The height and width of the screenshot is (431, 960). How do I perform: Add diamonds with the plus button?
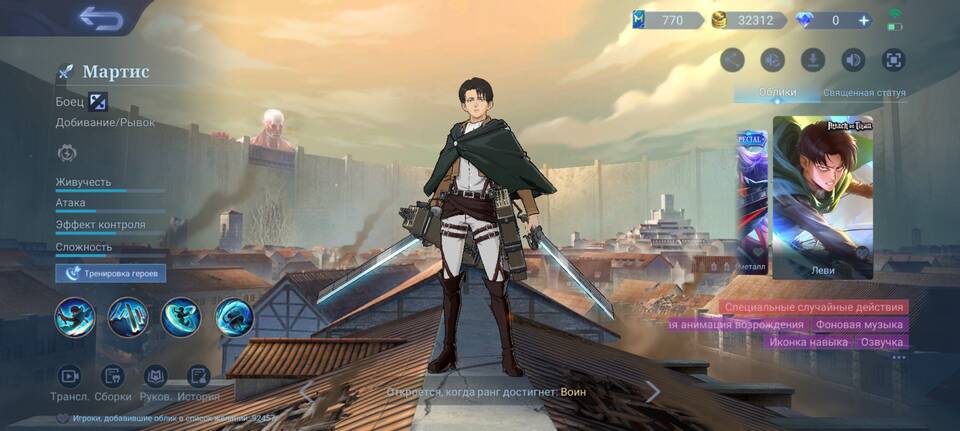click(864, 20)
